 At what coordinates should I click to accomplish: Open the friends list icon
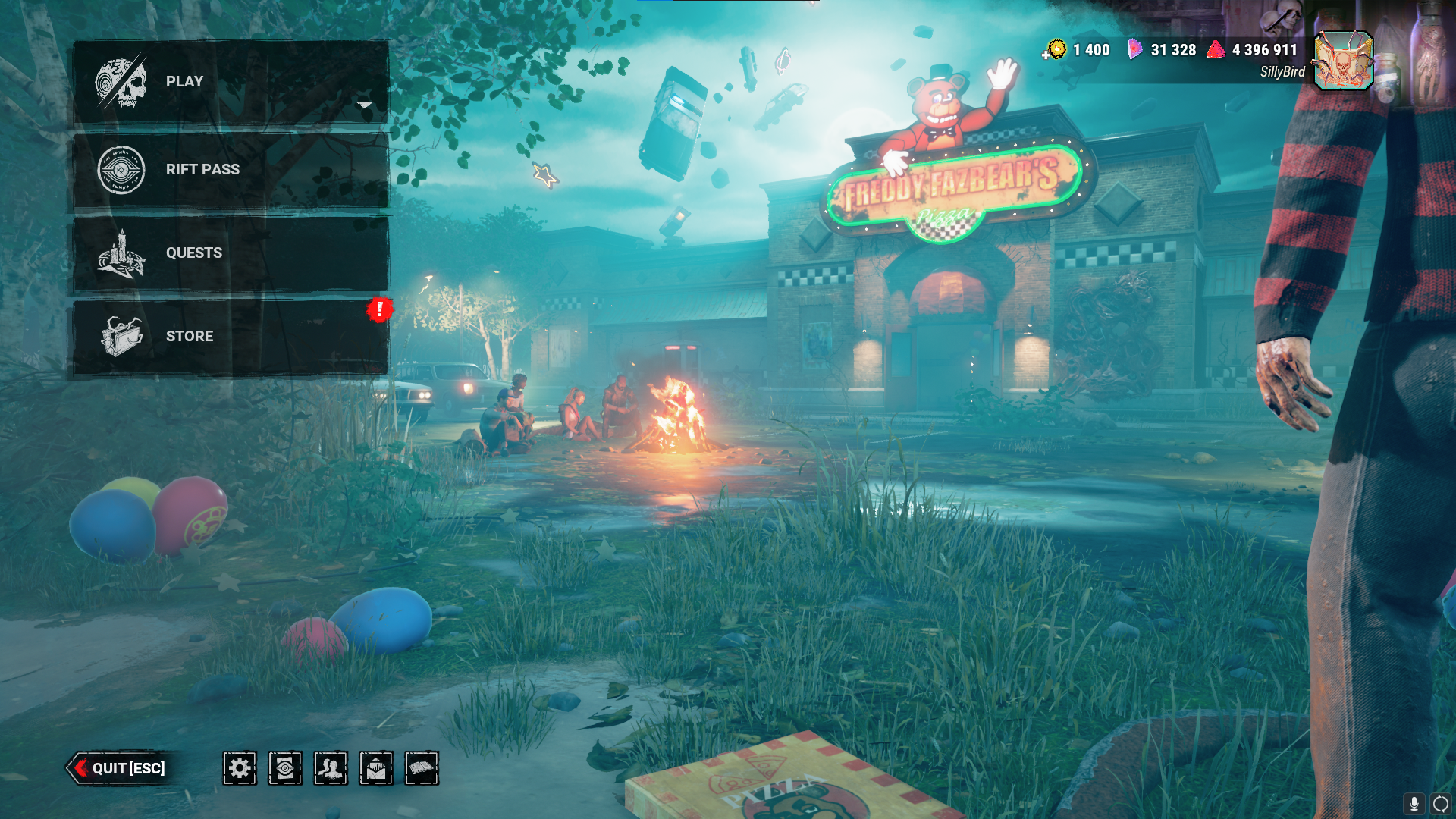tap(331, 768)
